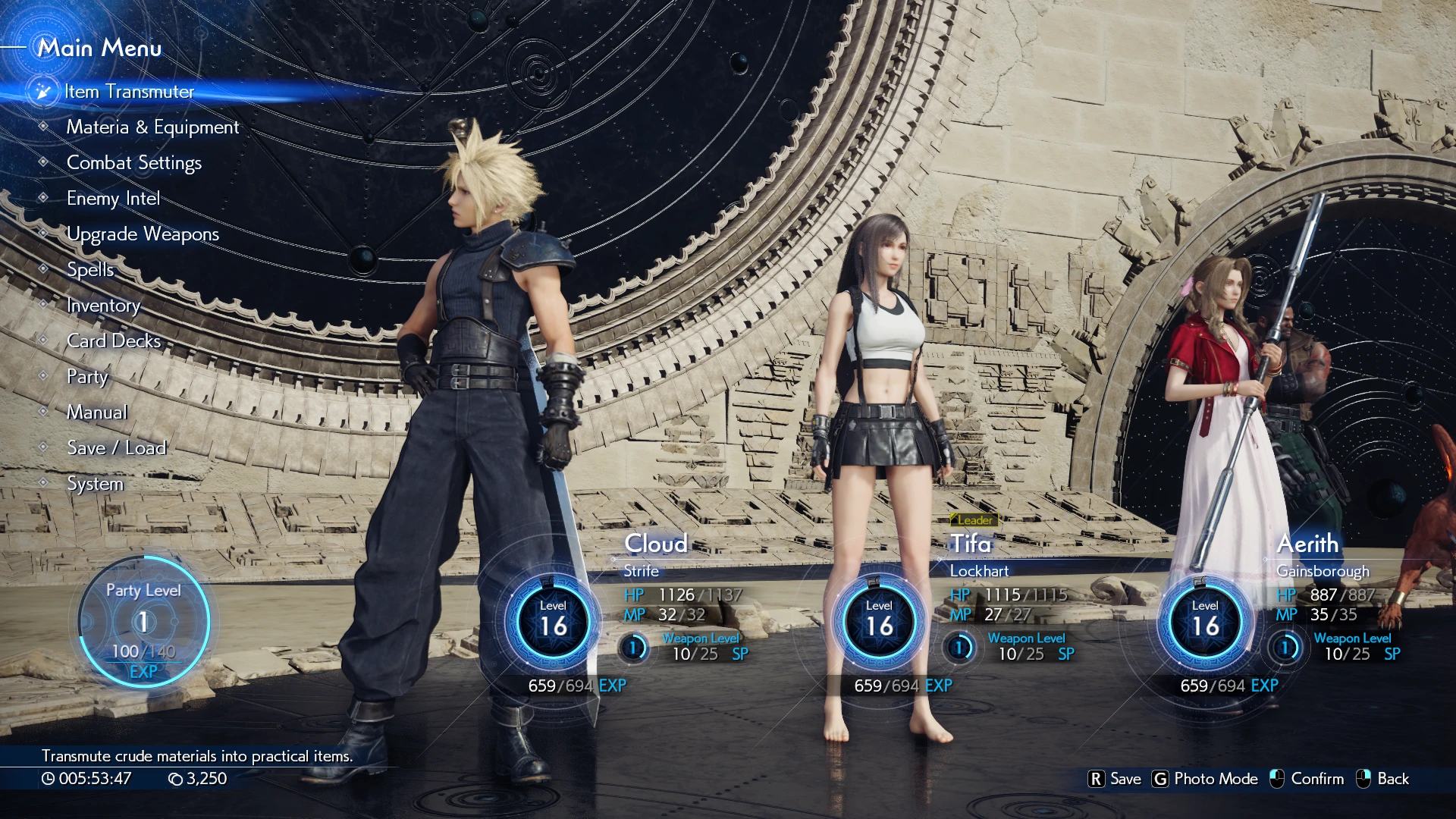
Task: Open the Item Transmuter menu
Action: [129, 92]
